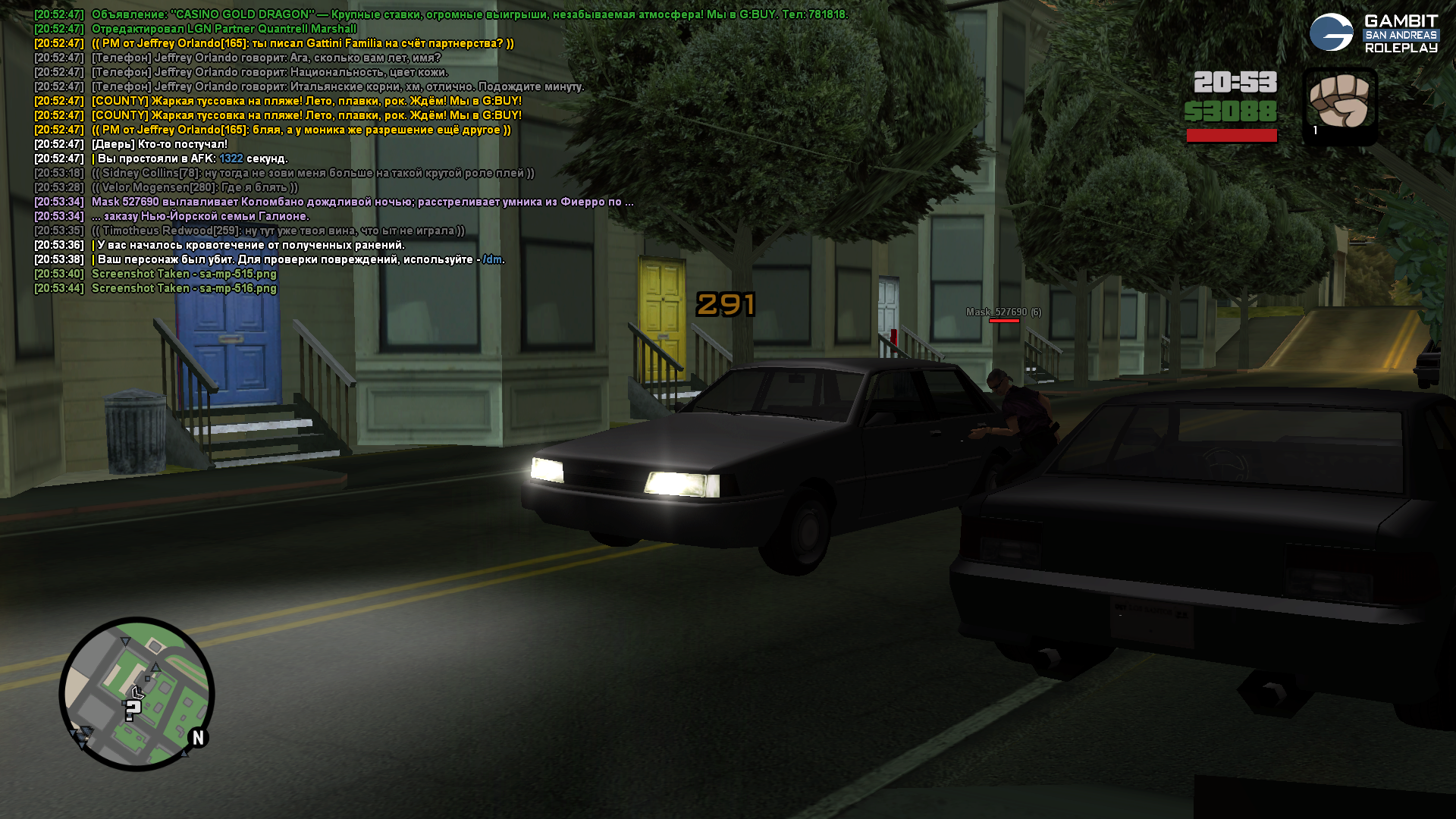Click the N compass icon on the radar
Image resolution: width=1456 pixels, height=819 pixels.
199,736
